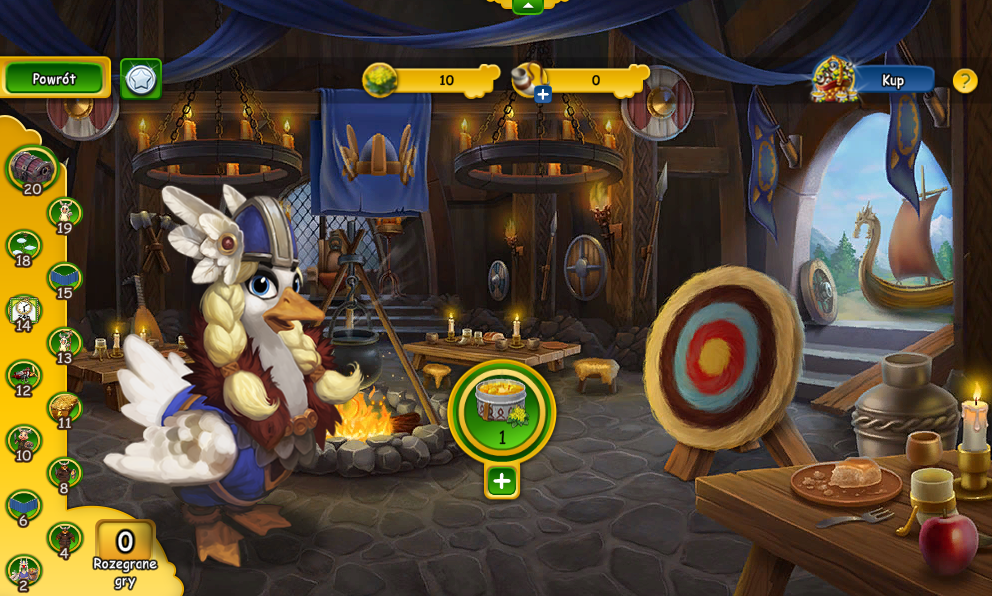Choose the reward icon numbered 10
The width and height of the screenshot is (992, 596).
23,440
